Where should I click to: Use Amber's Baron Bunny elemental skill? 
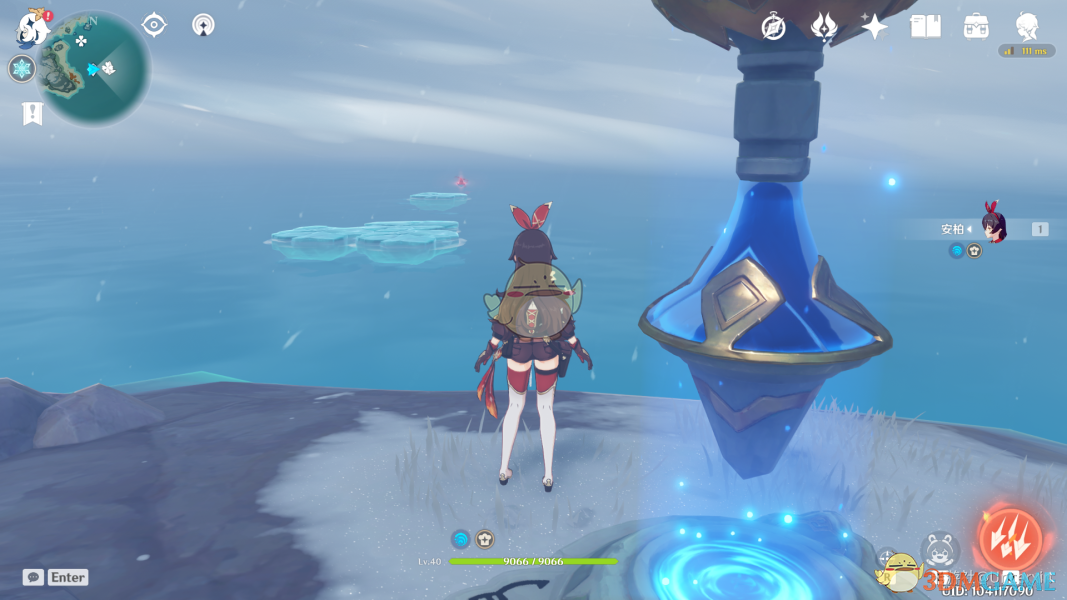940,551
